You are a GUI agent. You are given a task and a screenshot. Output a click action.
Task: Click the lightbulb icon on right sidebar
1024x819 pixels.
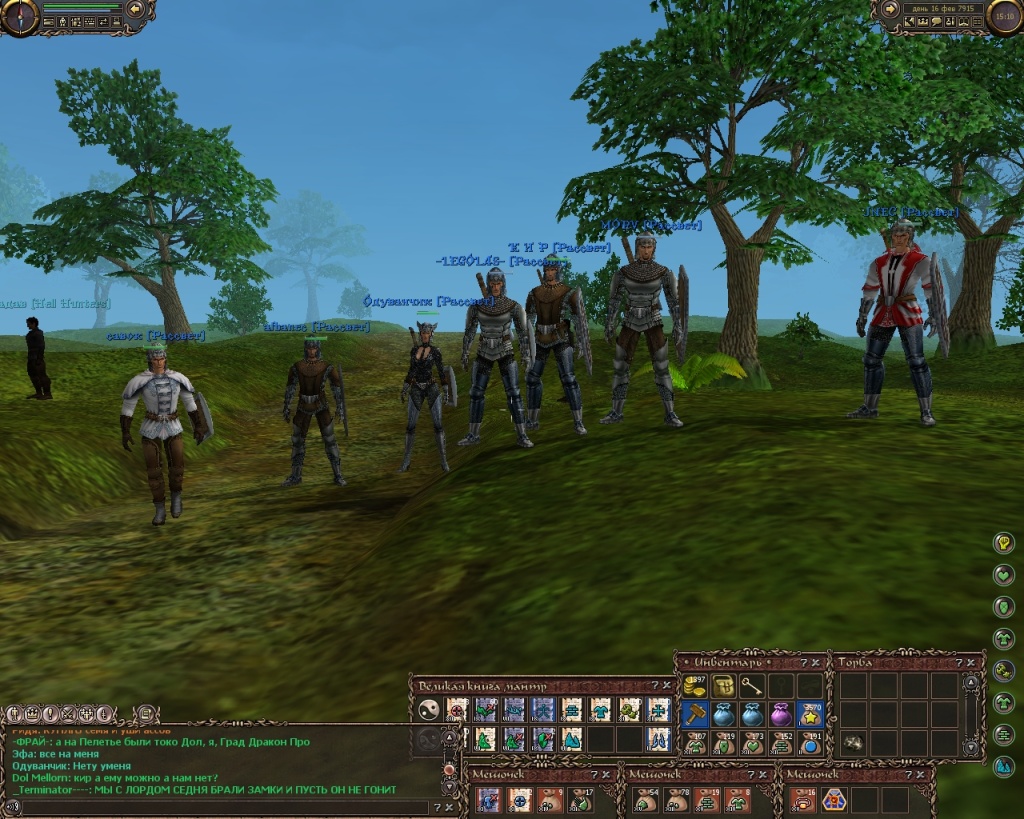pos(1003,543)
